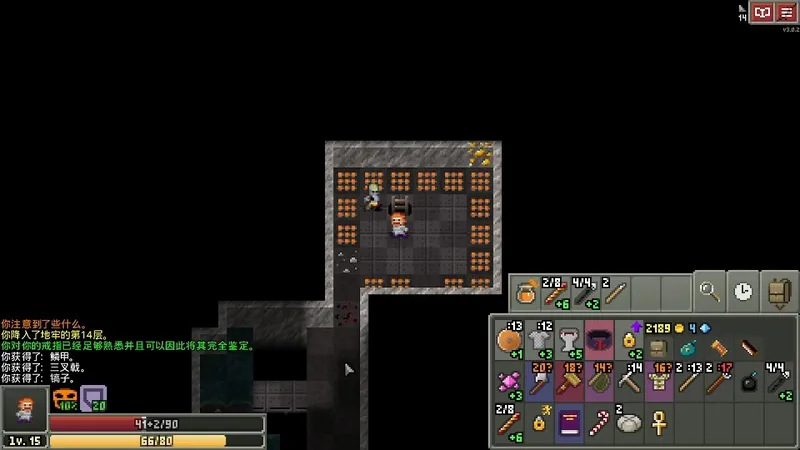This screenshot has width=800, height=450.
Task: Select the golden ankh item
Action: 660,423
